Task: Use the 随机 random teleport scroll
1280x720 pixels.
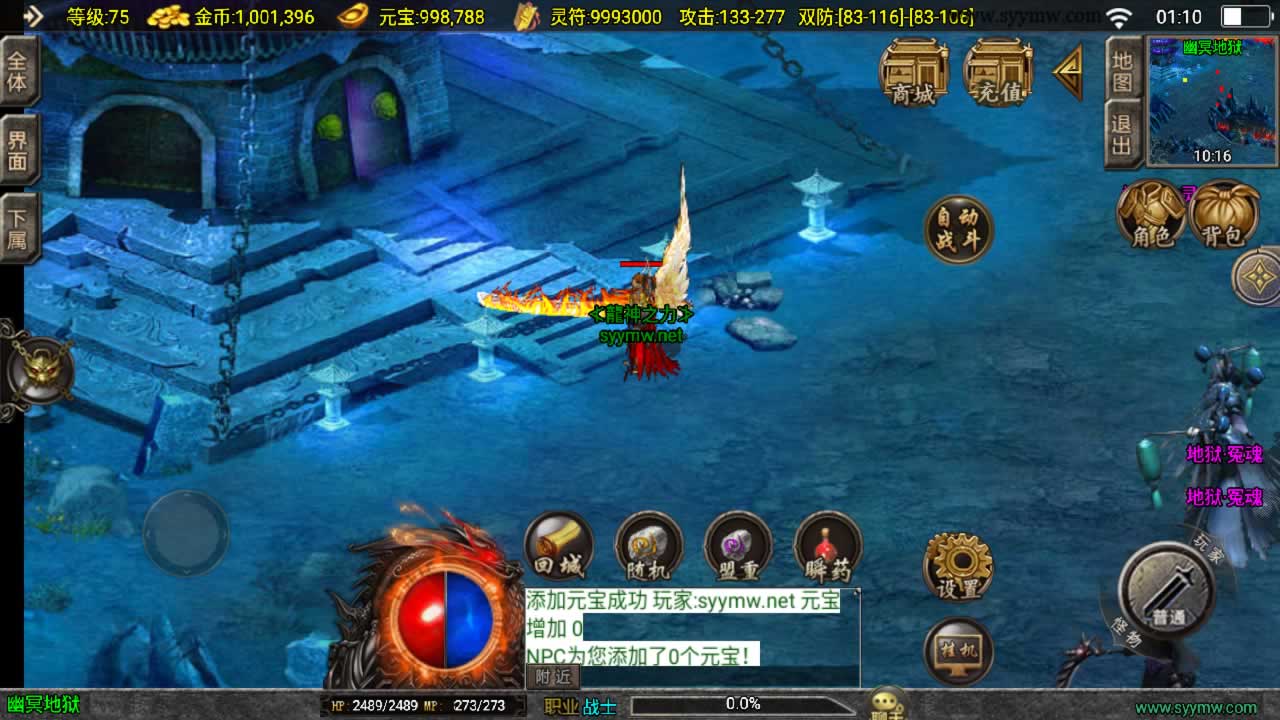Action: (x=648, y=547)
